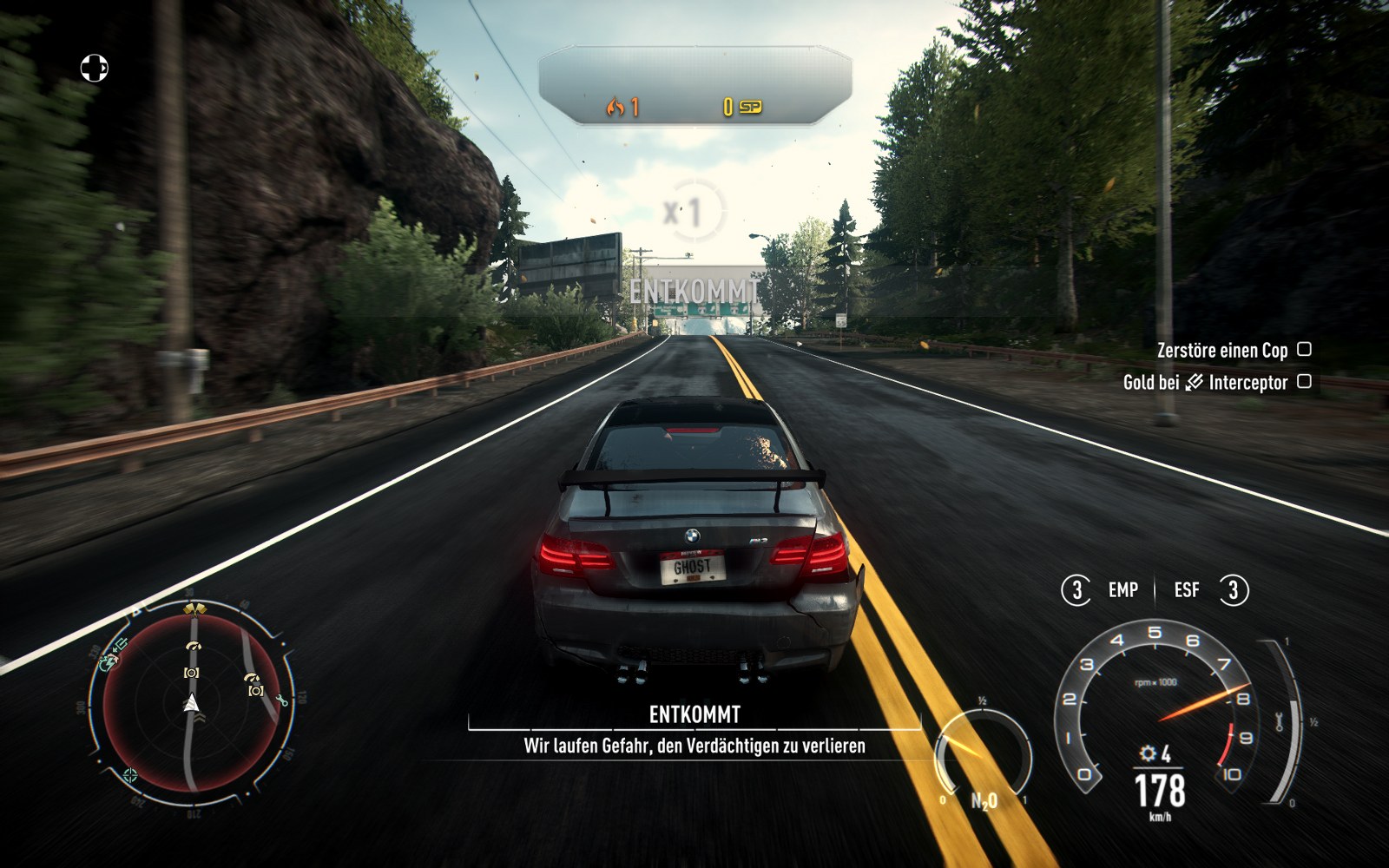This screenshot has height=868, width=1389.
Task: Tick the "Gold bei Interceptor" objective checkbox
Action: (x=1304, y=381)
